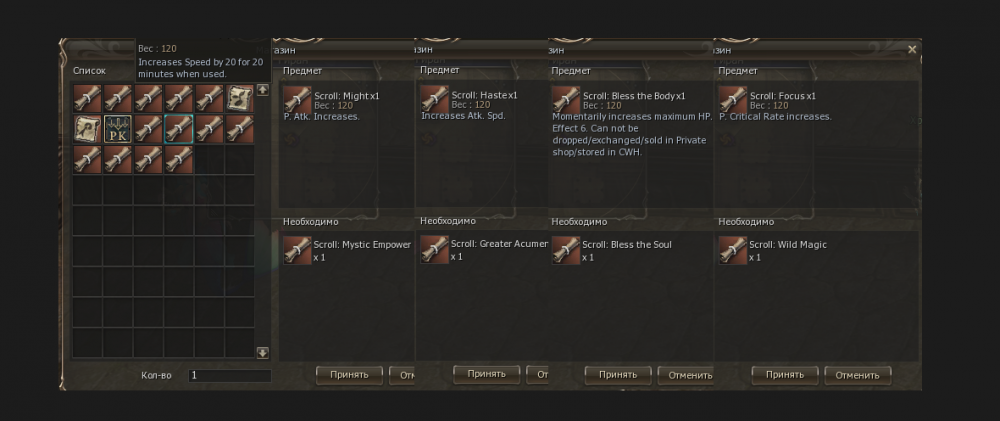The height and width of the screenshot is (421, 1000).
Task: Pick the Scroll: Focus item icon
Action: click(x=732, y=100)
